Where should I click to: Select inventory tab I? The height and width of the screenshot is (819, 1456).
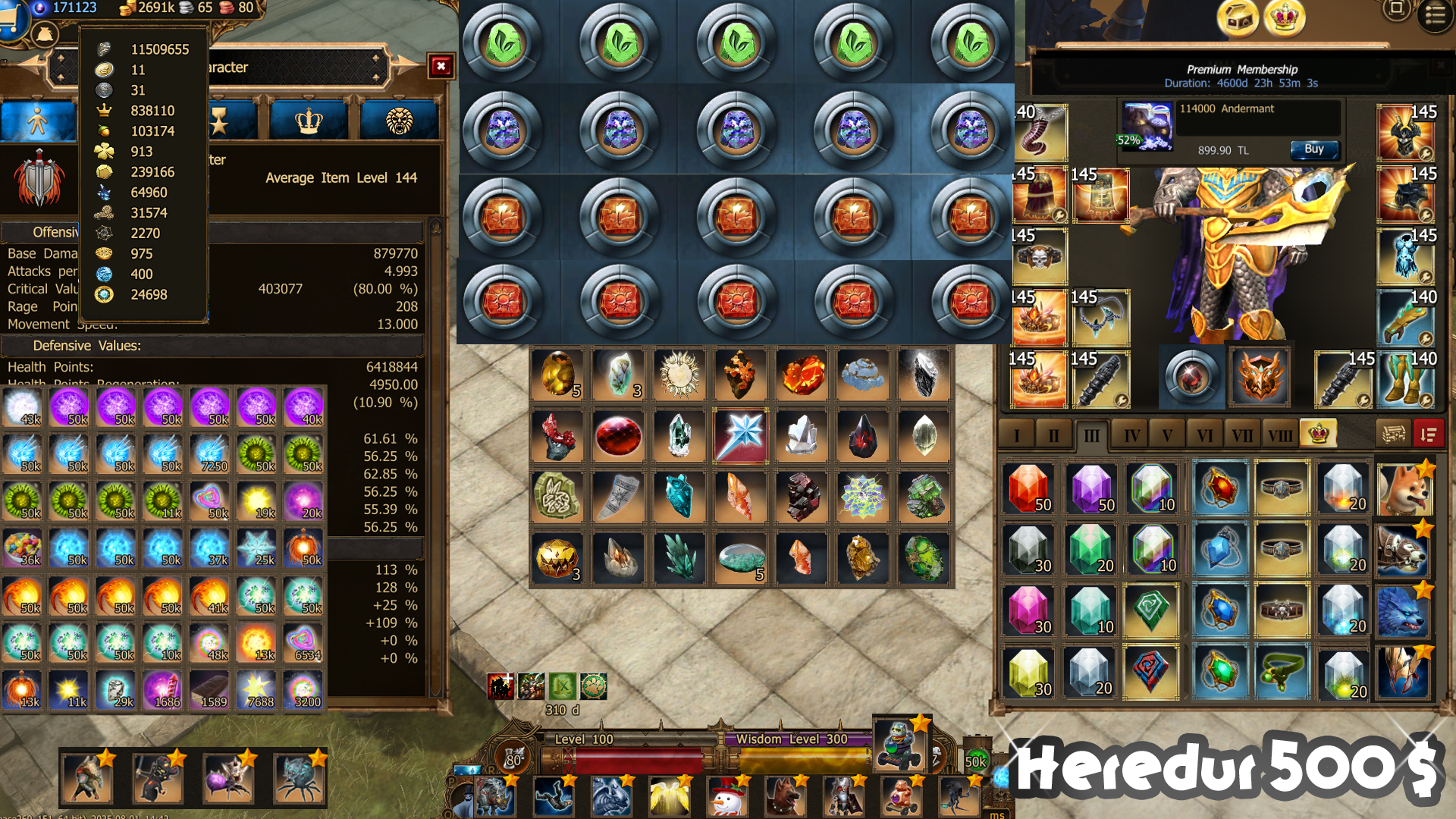(1017, 435)
